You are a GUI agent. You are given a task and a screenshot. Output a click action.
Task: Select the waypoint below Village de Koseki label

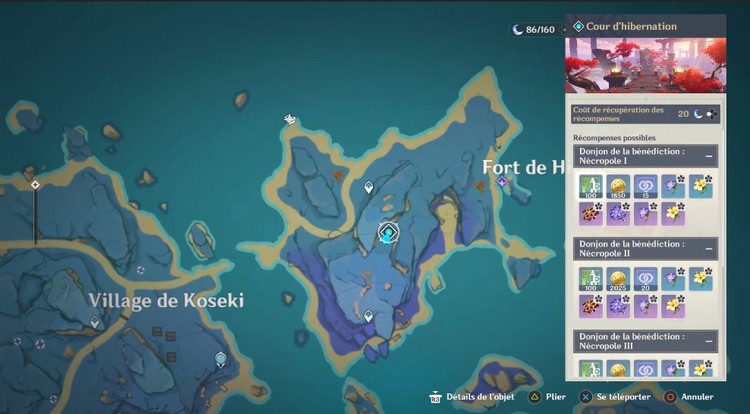(95, 322)
